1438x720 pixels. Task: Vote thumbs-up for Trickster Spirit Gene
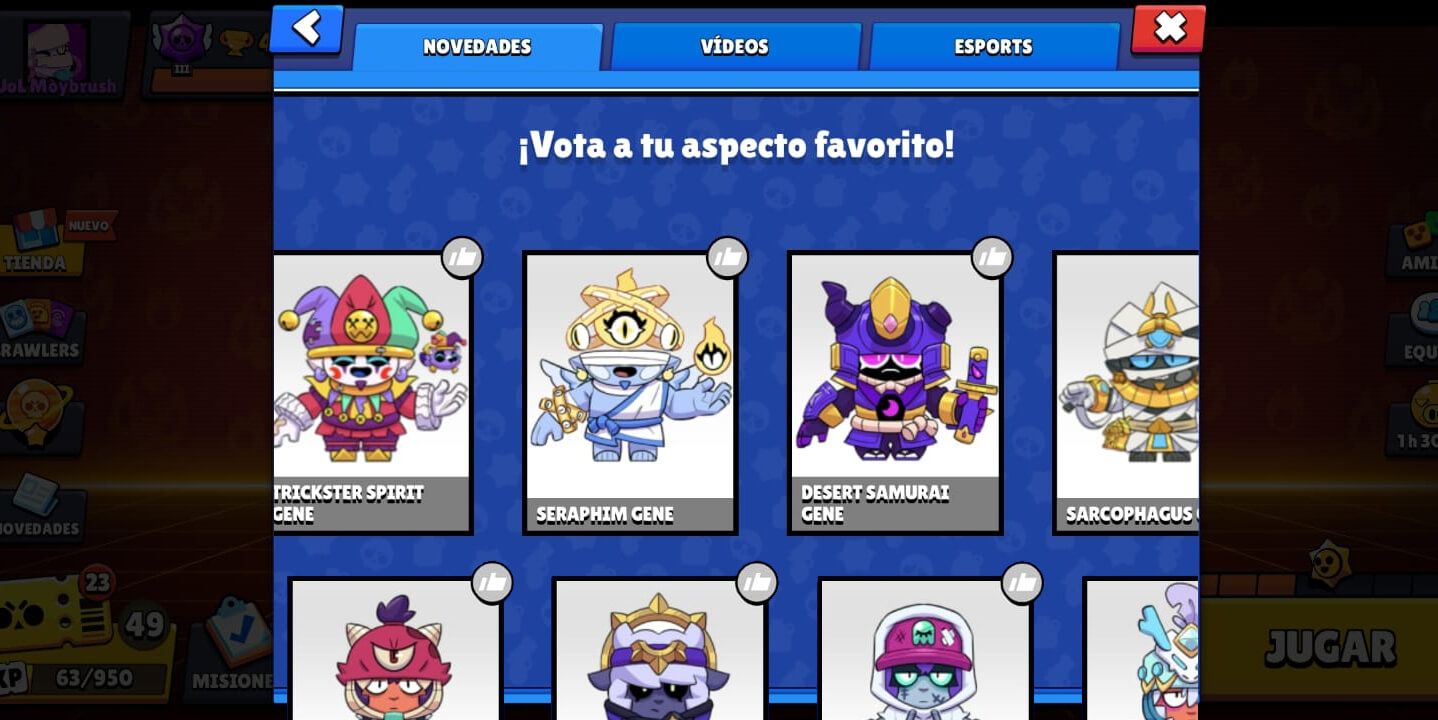[462, 256]
